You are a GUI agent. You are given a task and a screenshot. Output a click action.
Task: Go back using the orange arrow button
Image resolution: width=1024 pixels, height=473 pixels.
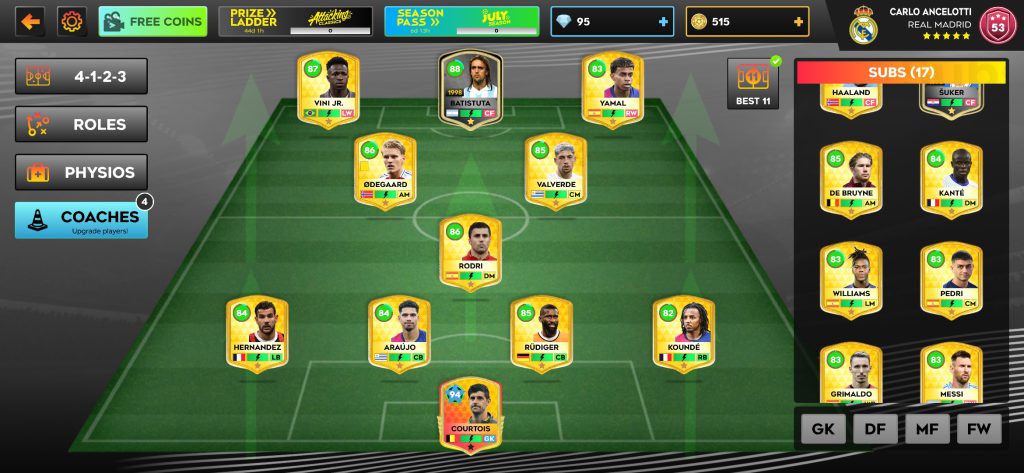[30, 21]
